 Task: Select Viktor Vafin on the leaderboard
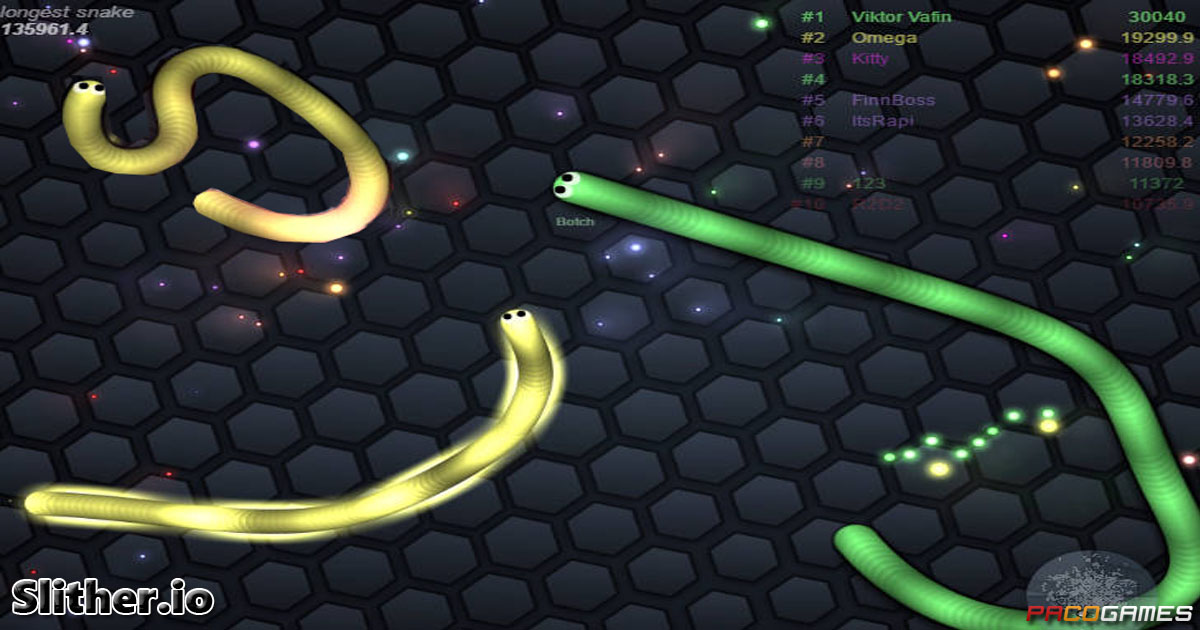click(901, 17)
